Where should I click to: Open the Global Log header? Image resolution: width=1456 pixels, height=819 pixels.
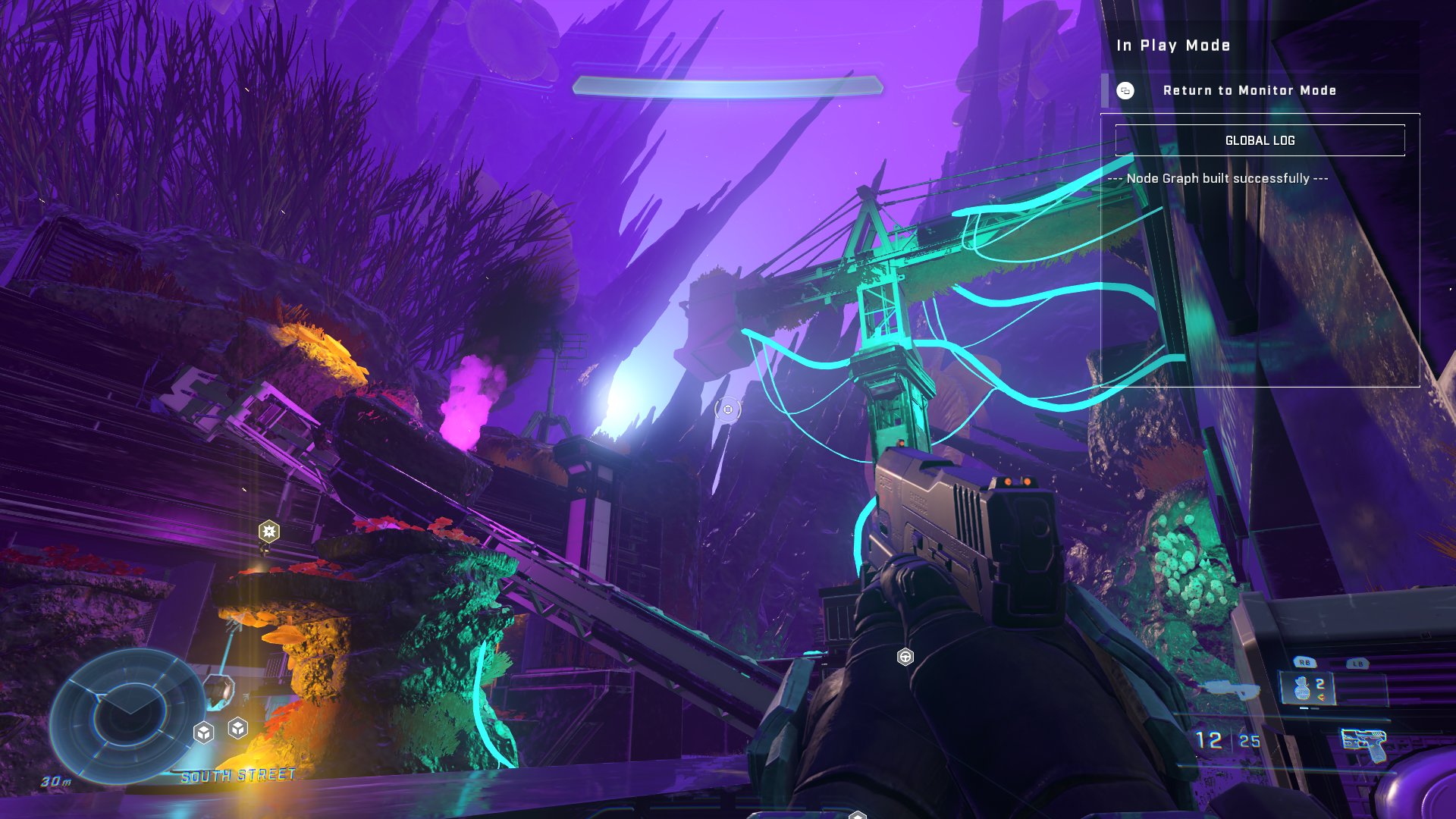click(x=1260, y=140)
